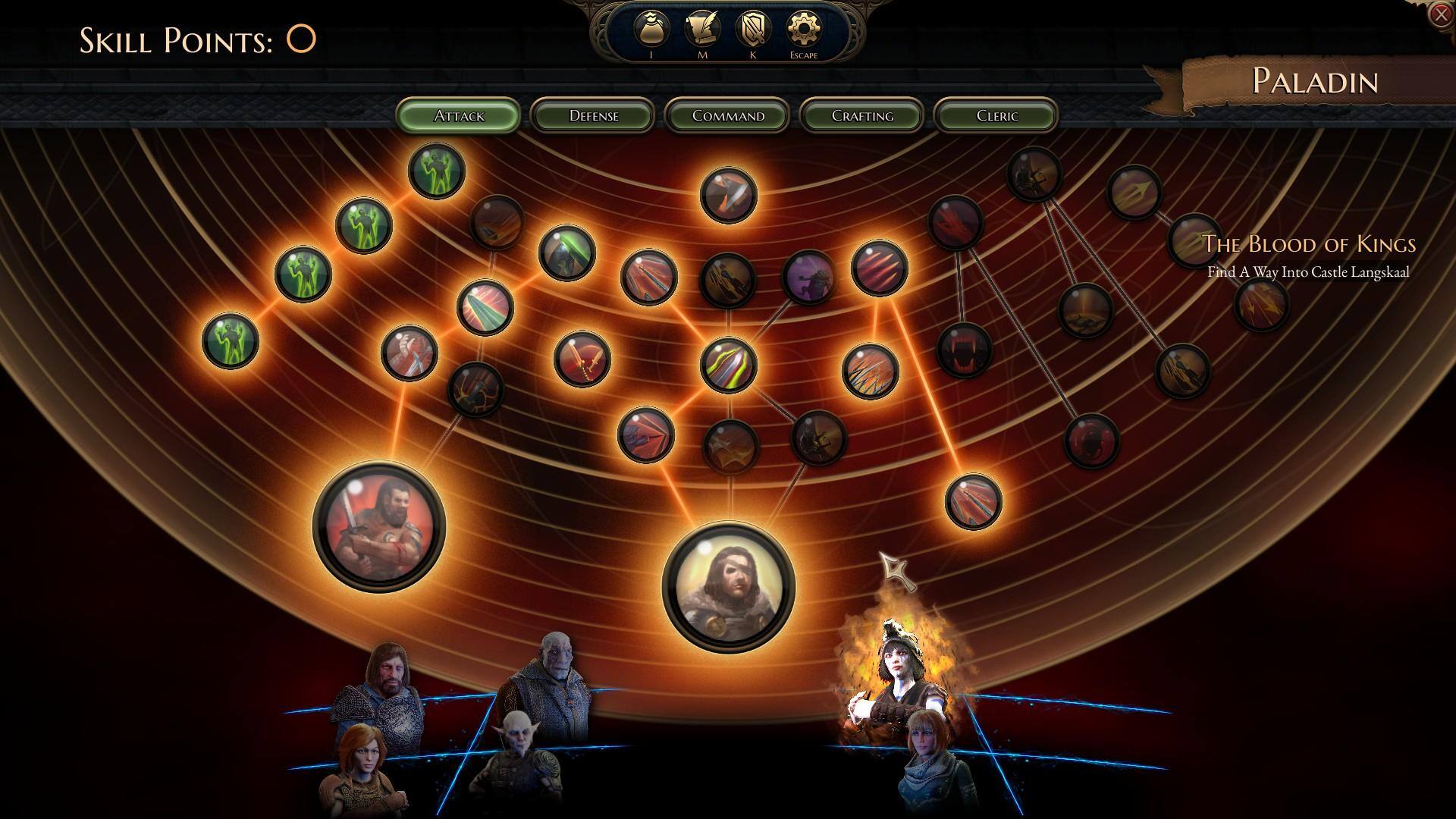
Task: Switch to the Defense skill tab
Action: click(x=593, y=115)
